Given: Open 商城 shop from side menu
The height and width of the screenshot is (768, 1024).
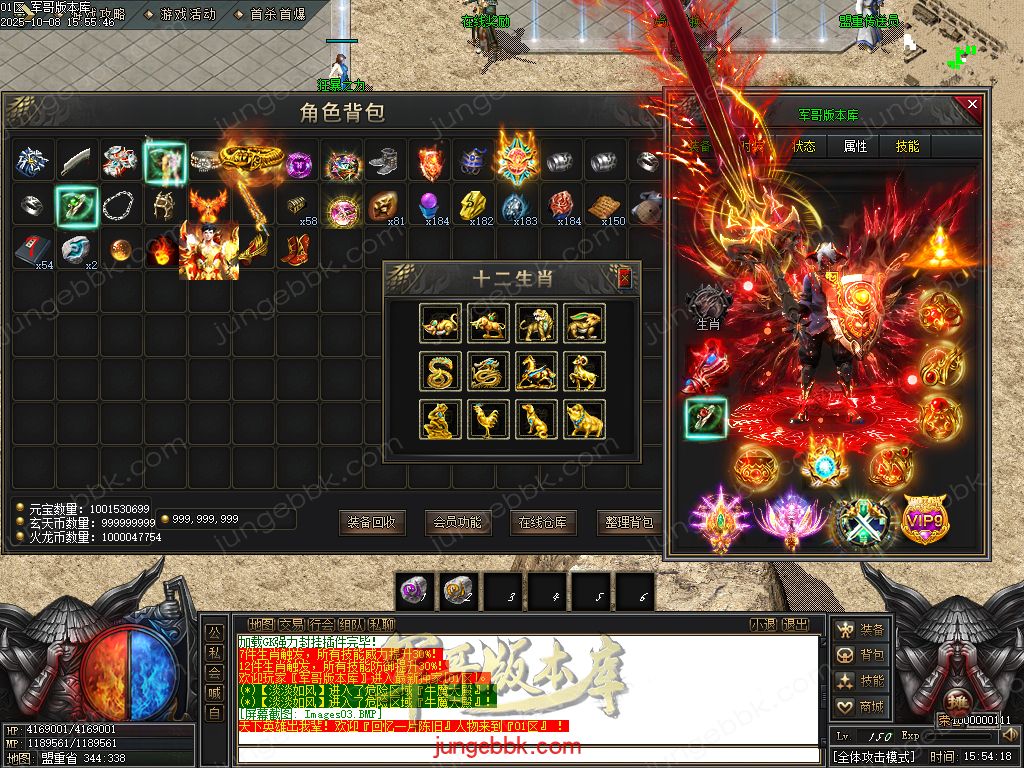Looking at the screenshot, I should (x=861, y=707).
